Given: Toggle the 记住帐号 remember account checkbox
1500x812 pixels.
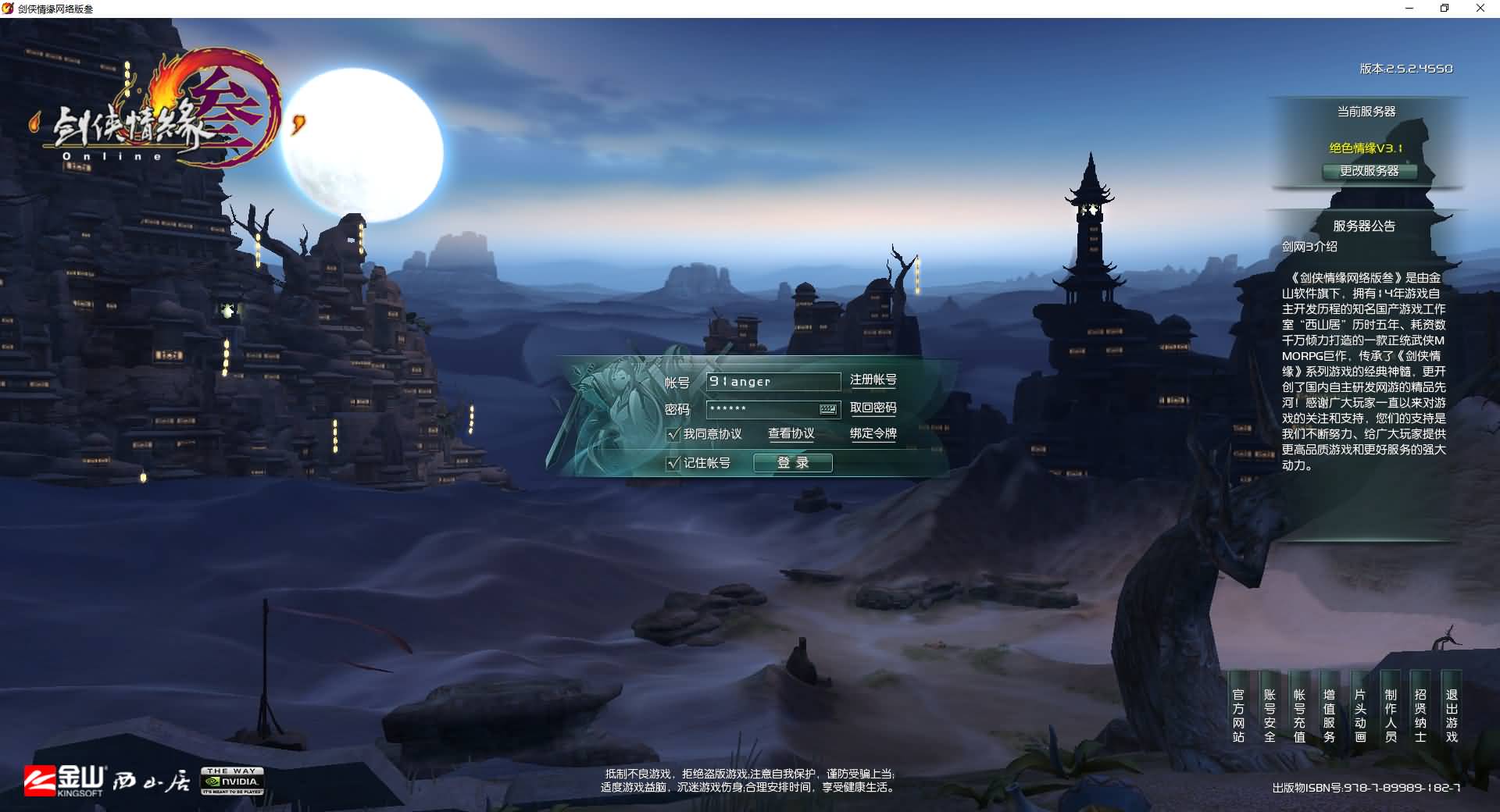Looking at the screenshot, I should (673, 463).
